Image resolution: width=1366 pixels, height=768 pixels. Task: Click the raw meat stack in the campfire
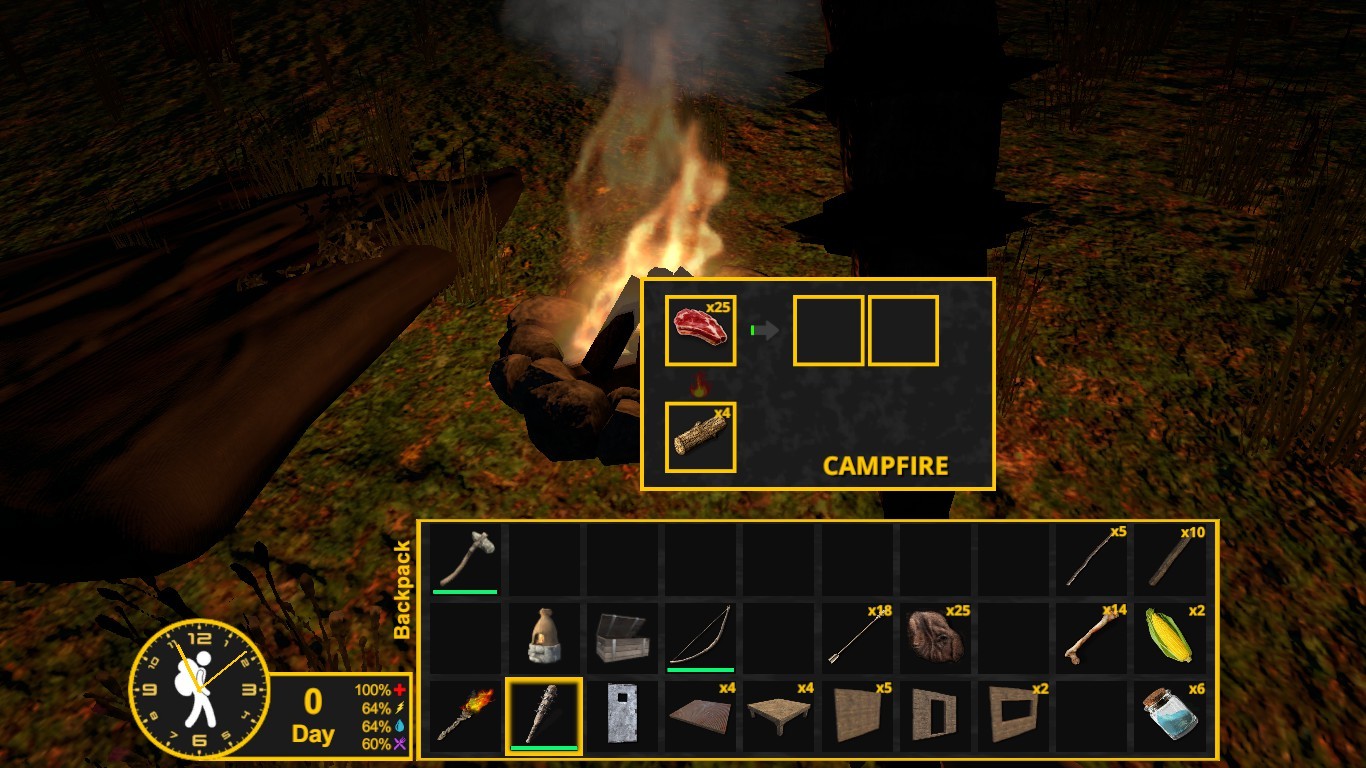pyautogui.click(x=700, y=332)
